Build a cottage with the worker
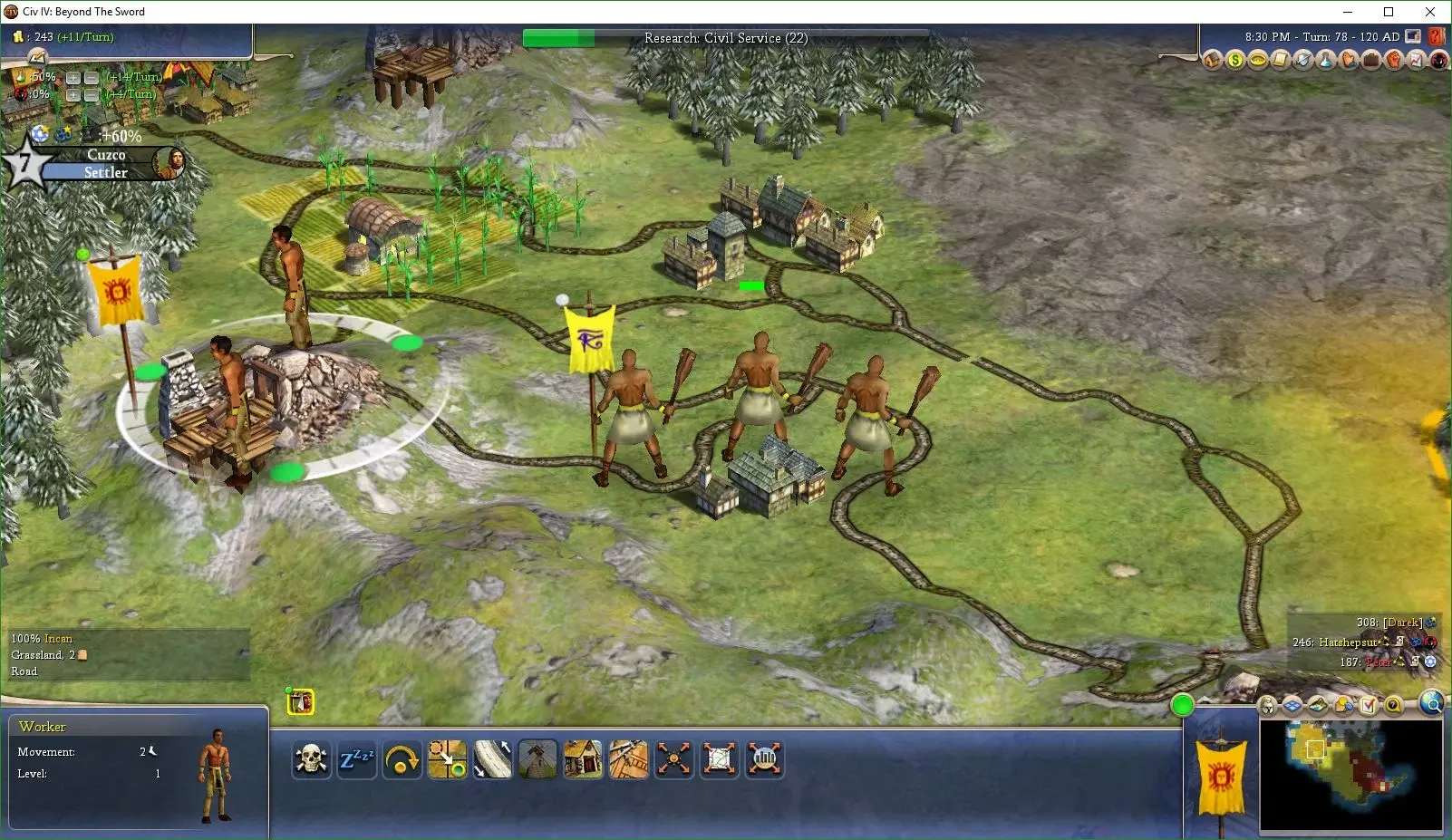Viewport: 1452px width, 840px height. [x=583, y=759]
